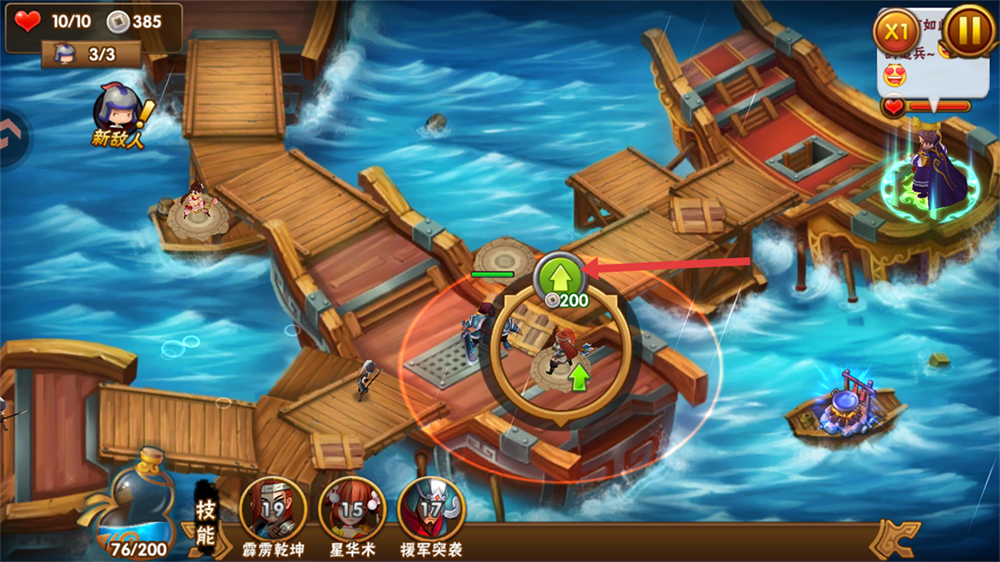Tap the green upgrade arrow costing 200

(x=559, y=276)
